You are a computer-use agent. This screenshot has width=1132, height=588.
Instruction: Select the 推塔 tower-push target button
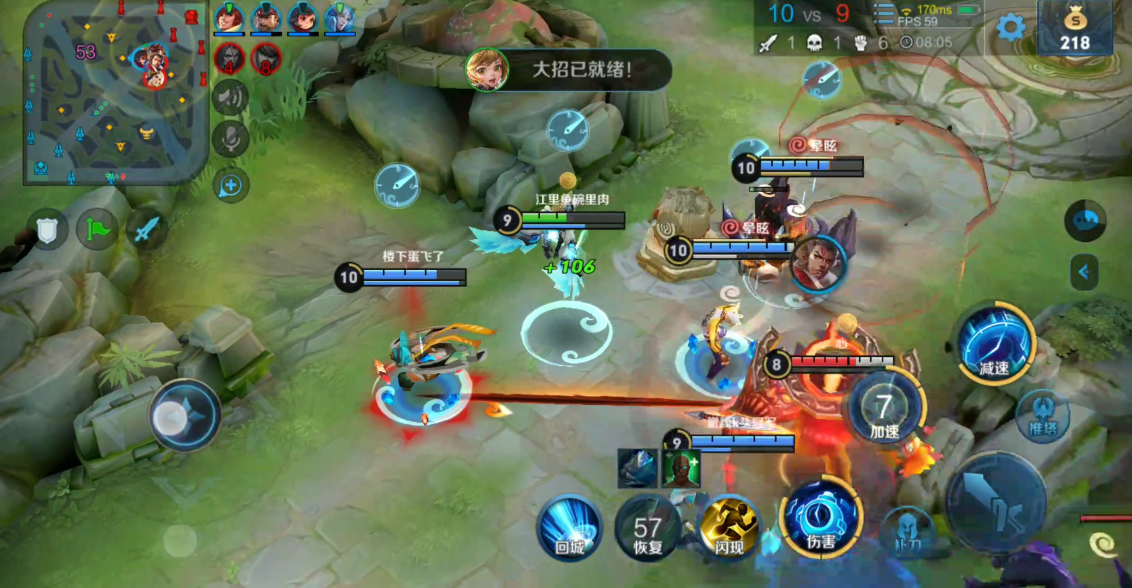click(1042, 415)
